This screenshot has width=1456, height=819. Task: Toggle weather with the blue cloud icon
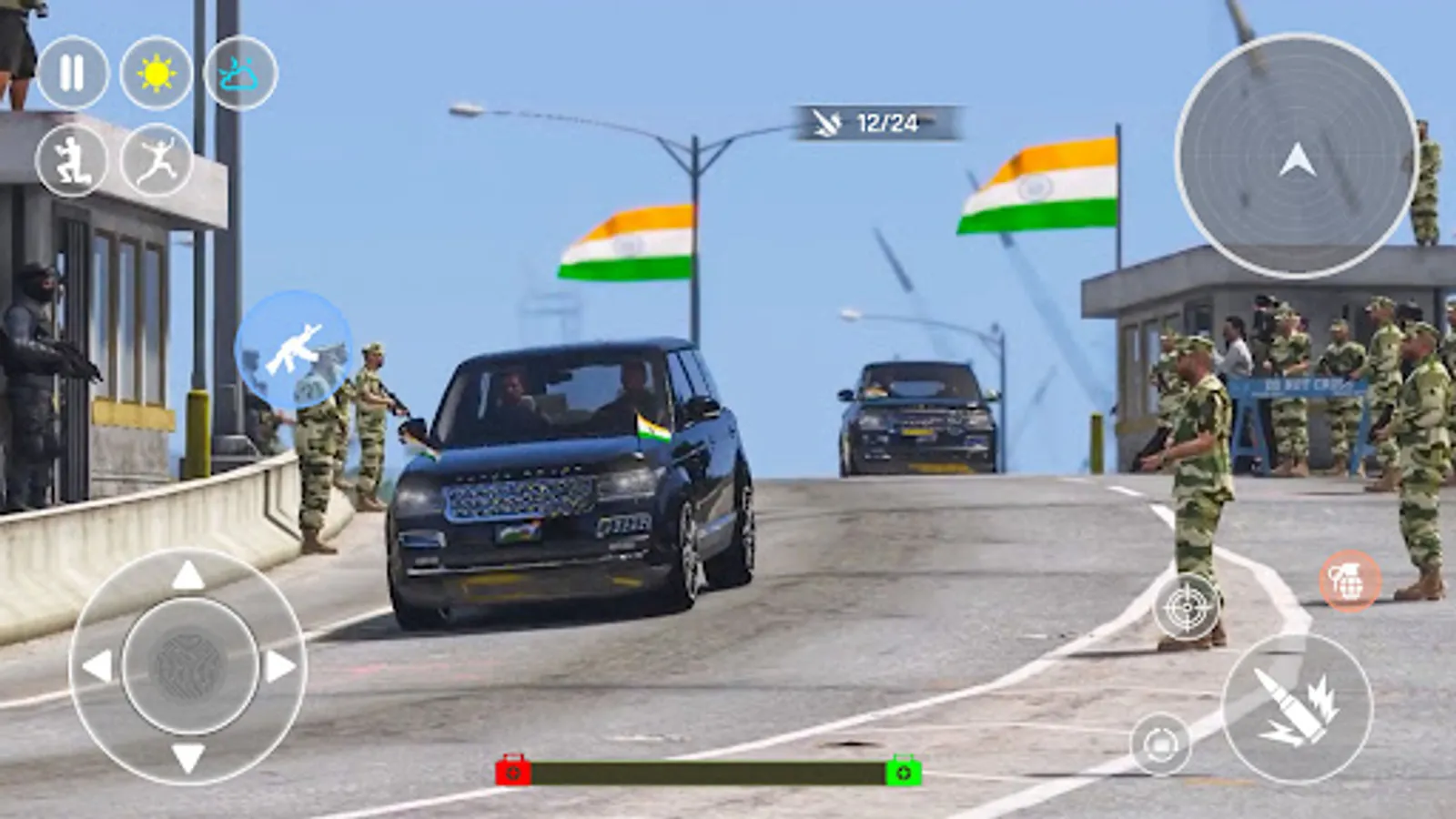[238, 72]
